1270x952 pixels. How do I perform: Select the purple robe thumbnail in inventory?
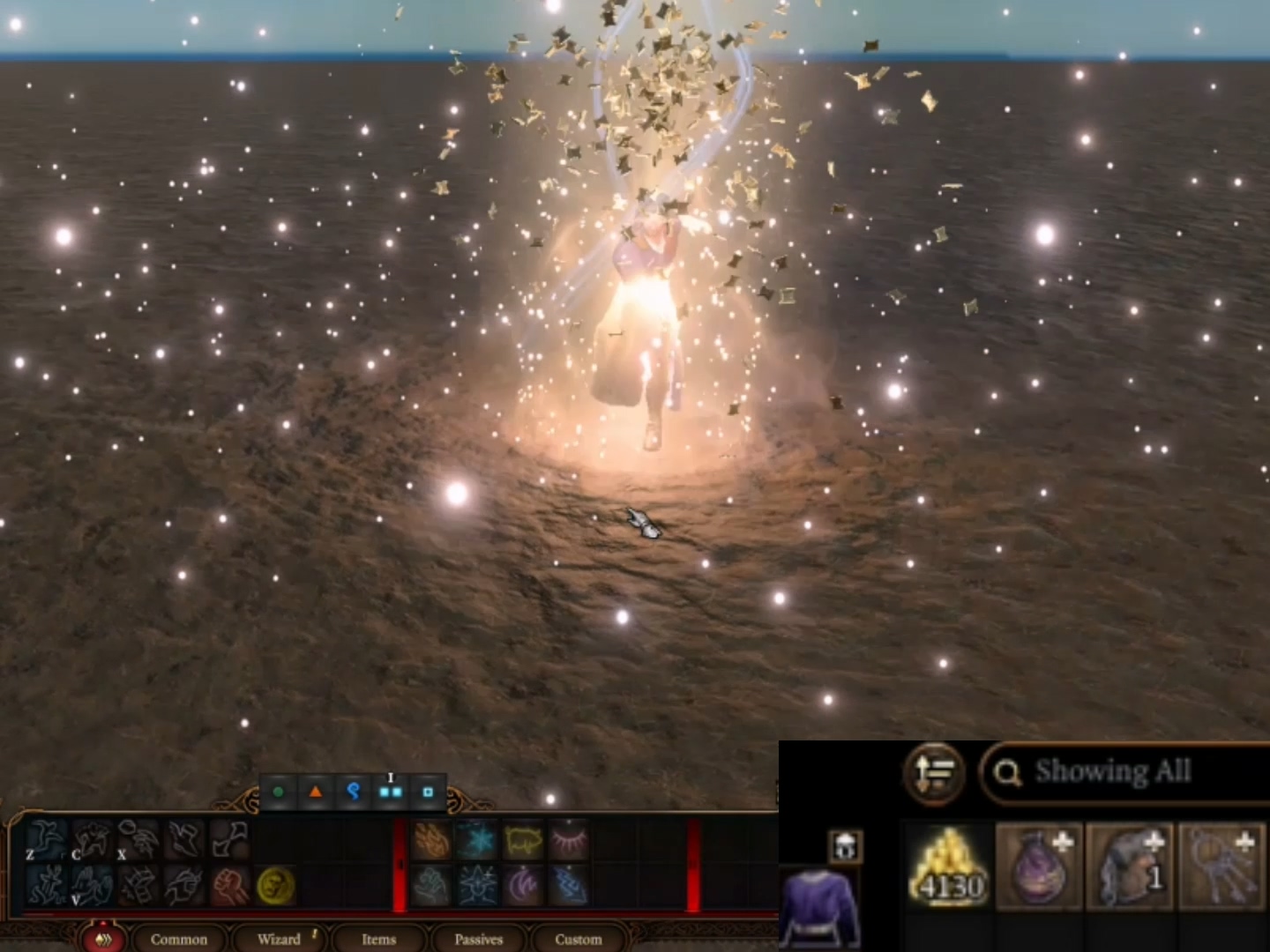820,908
